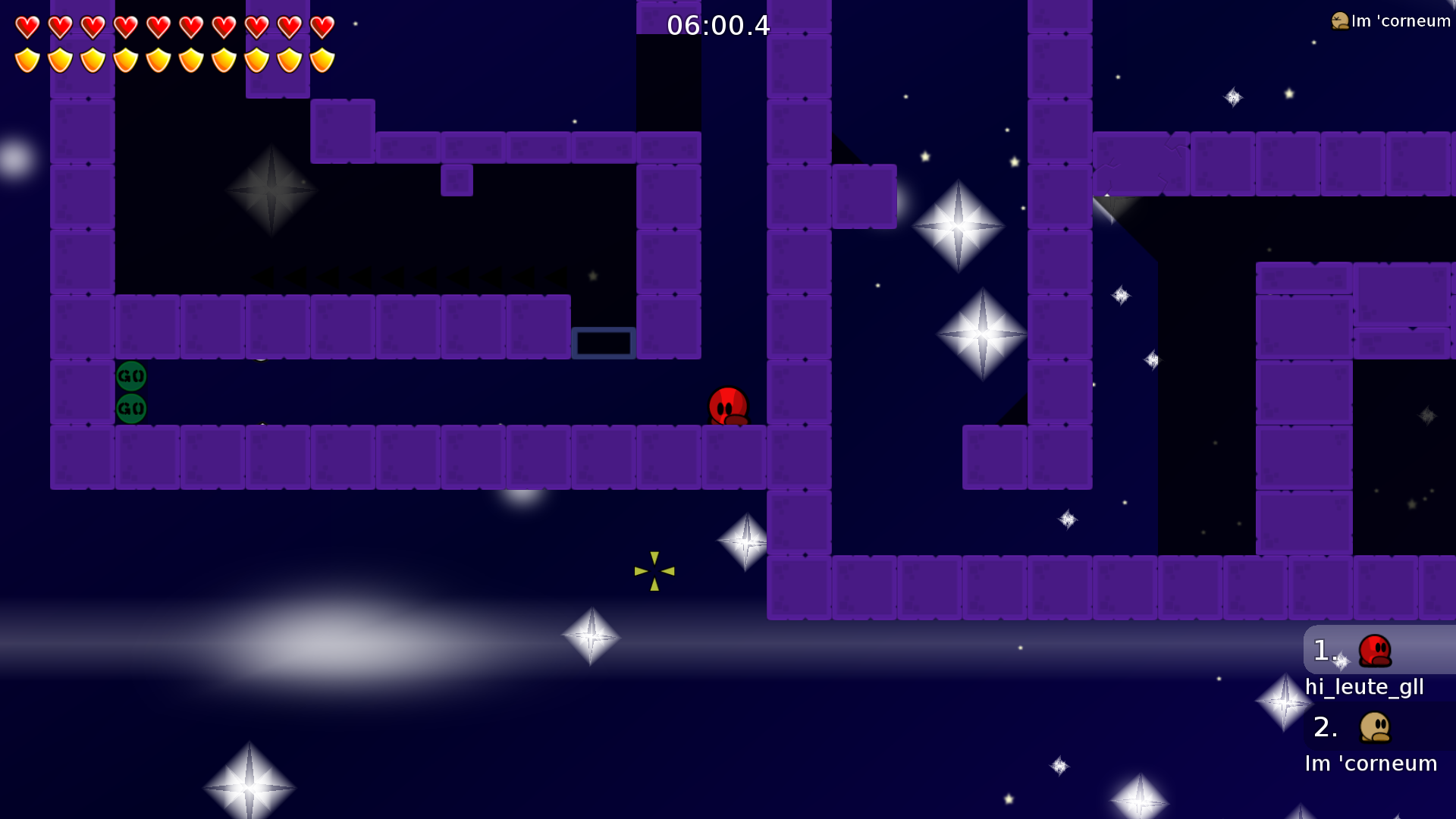Select the last heart in the health bar
Viewport: 1456px width, 819px height.
[x=322, y=25]
